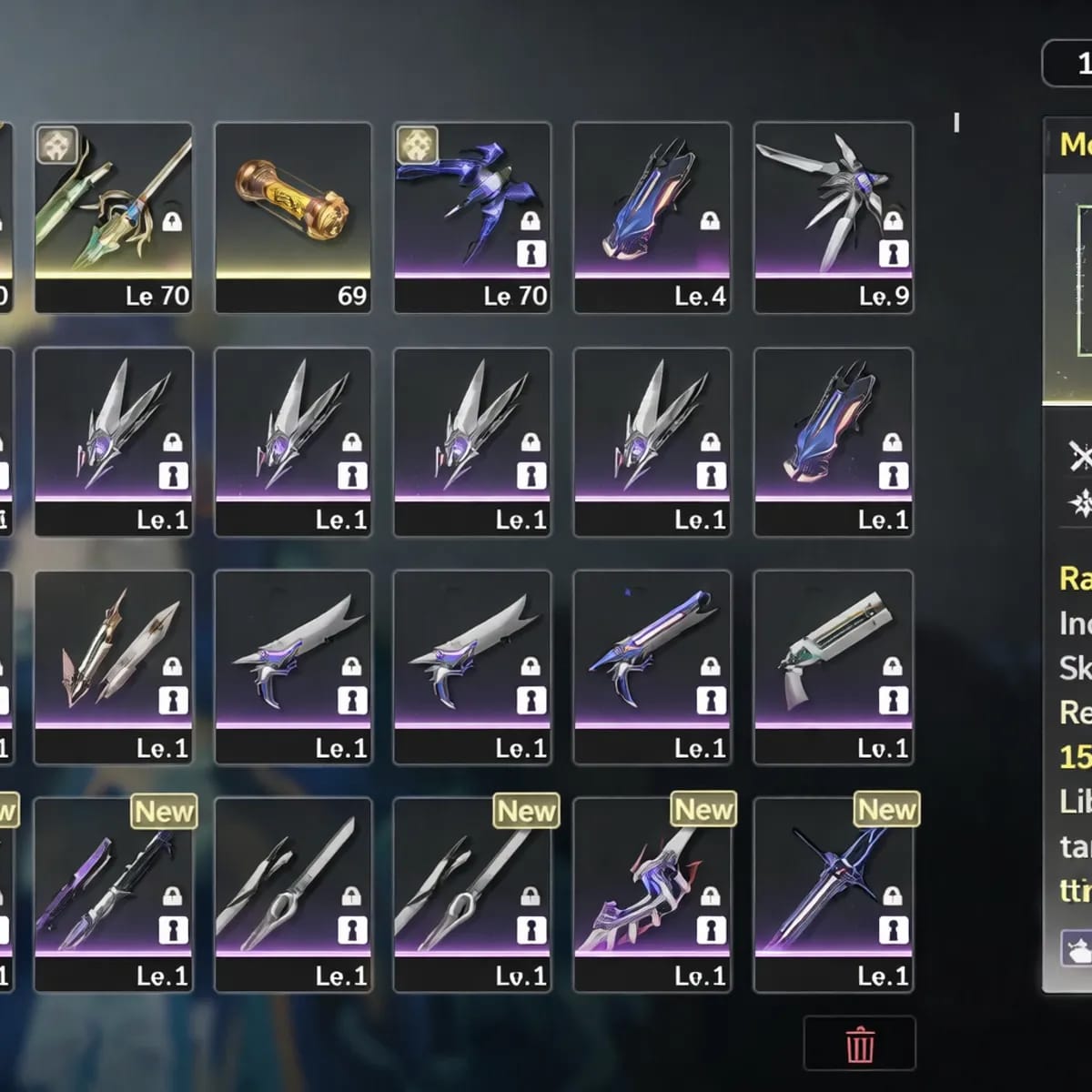This screenshot has width=1092, height=1092.
Task: Pick the blue gauntlet at level 4
Action: (652, 217)
